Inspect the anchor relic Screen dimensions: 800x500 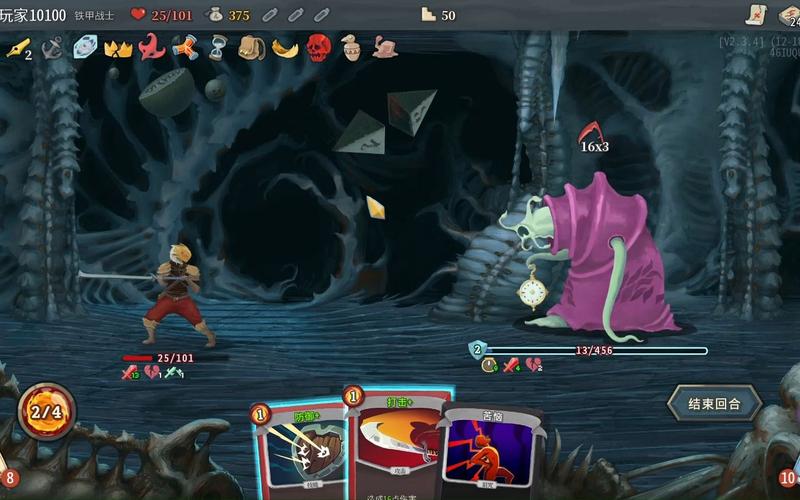(x=52, y=47)
